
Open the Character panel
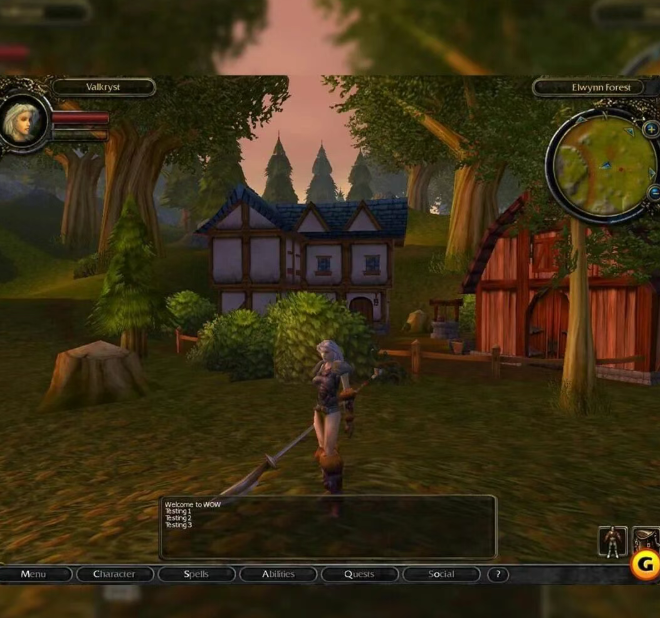[x=114, y=574]
